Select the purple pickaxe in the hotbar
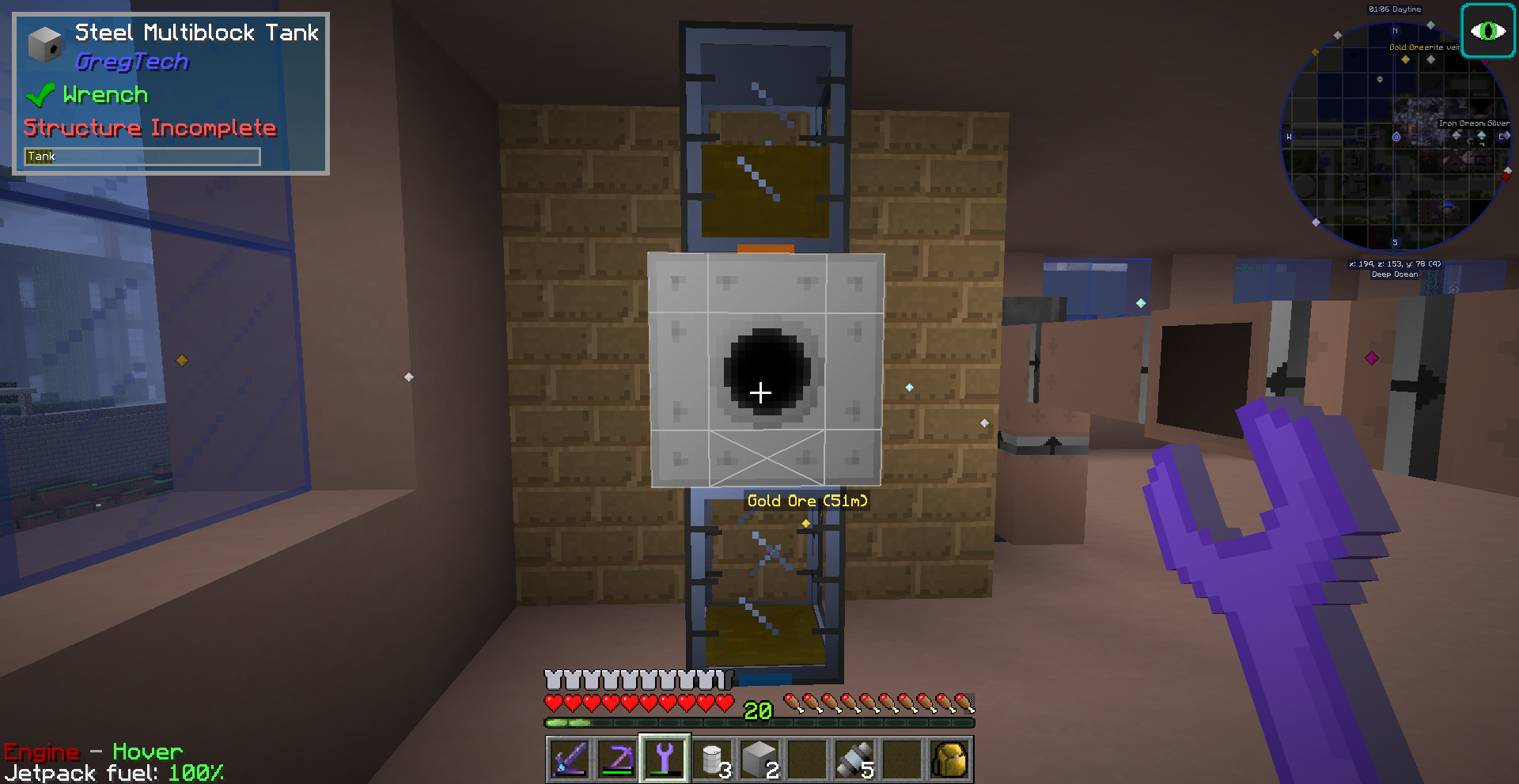1519x784 pixels. click(616, 758)
